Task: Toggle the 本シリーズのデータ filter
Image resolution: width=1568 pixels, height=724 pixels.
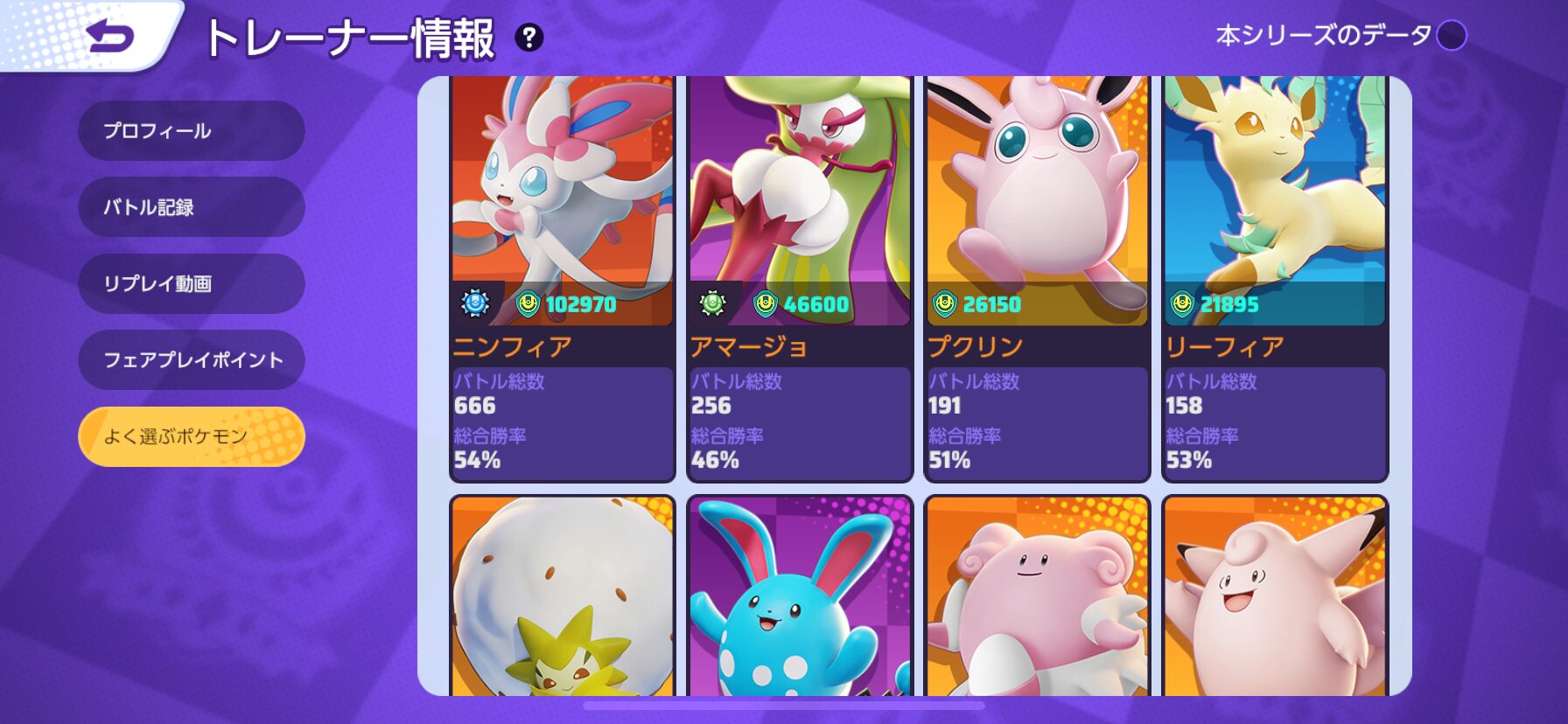Action: coord(1452,36)
